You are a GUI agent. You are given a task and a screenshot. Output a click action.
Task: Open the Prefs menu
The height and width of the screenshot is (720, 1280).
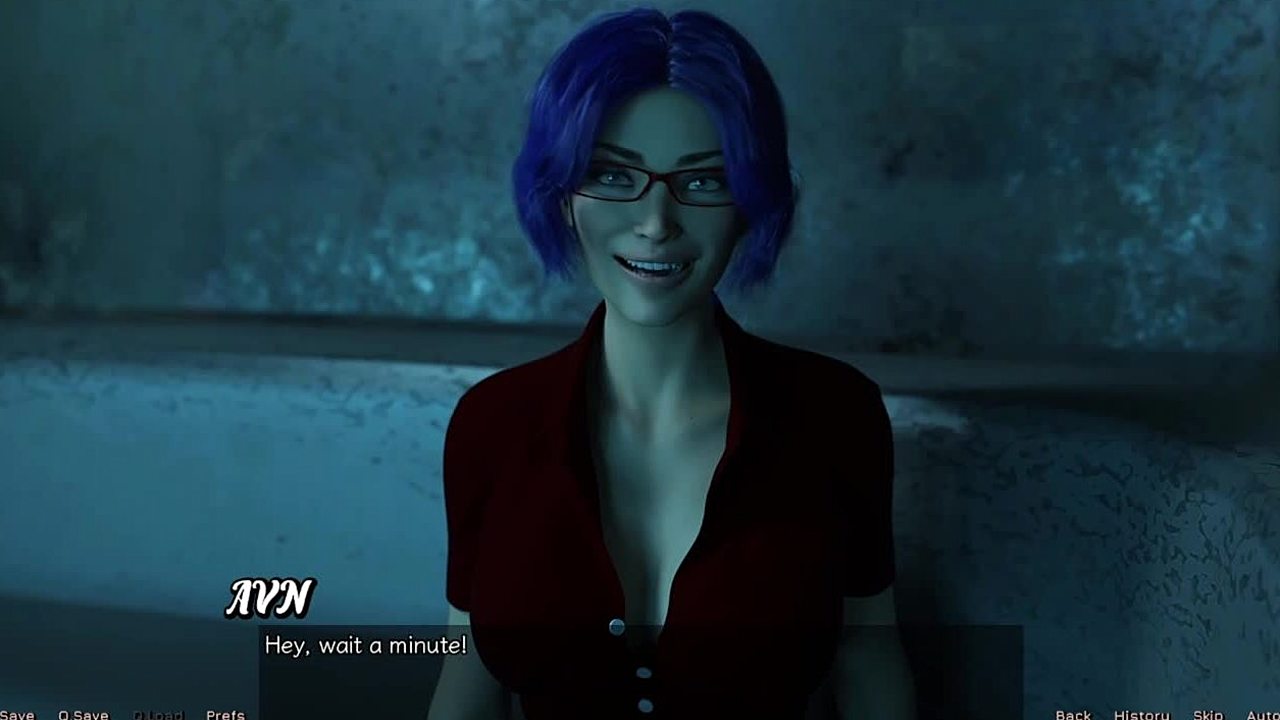(225, 714)
